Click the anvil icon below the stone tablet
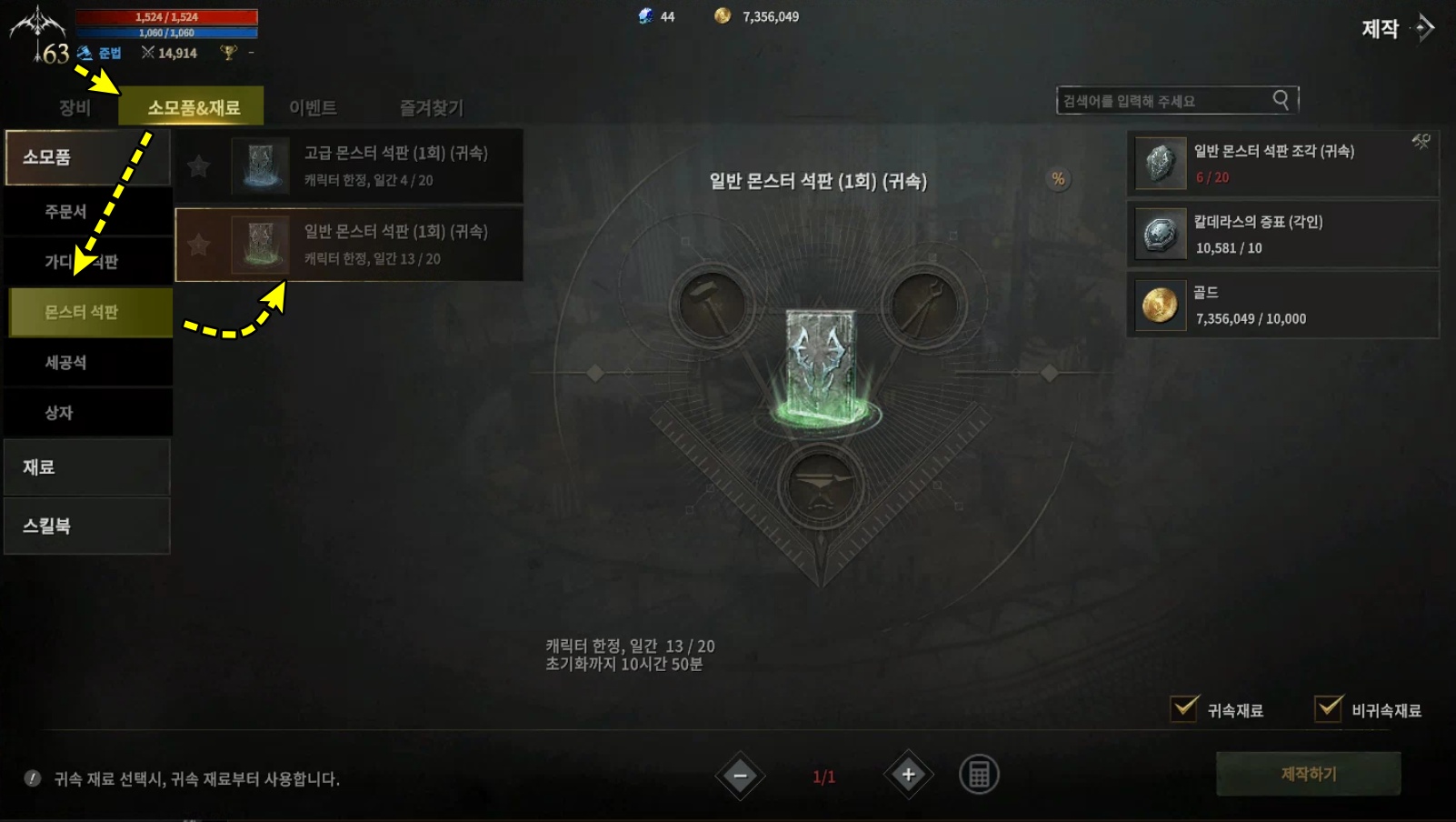 click(x=821, y=485)
